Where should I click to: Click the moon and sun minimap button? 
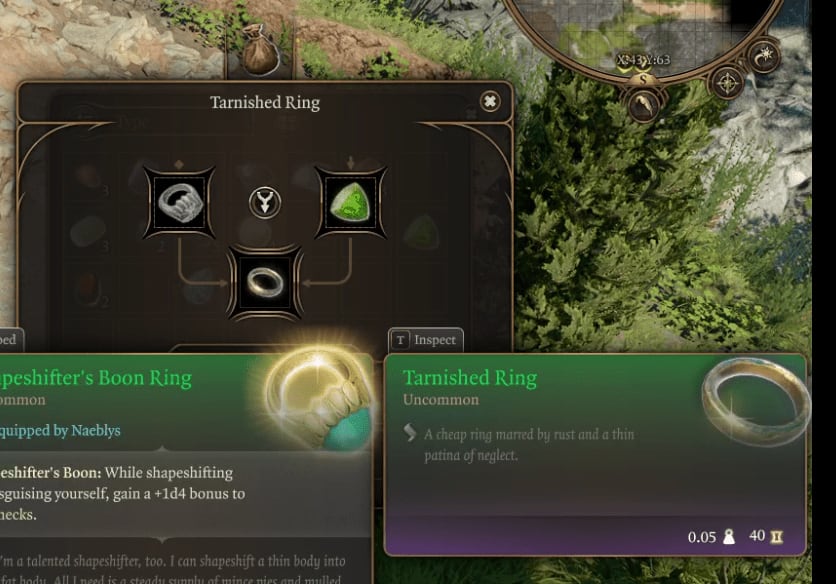[x=764, y=55]
